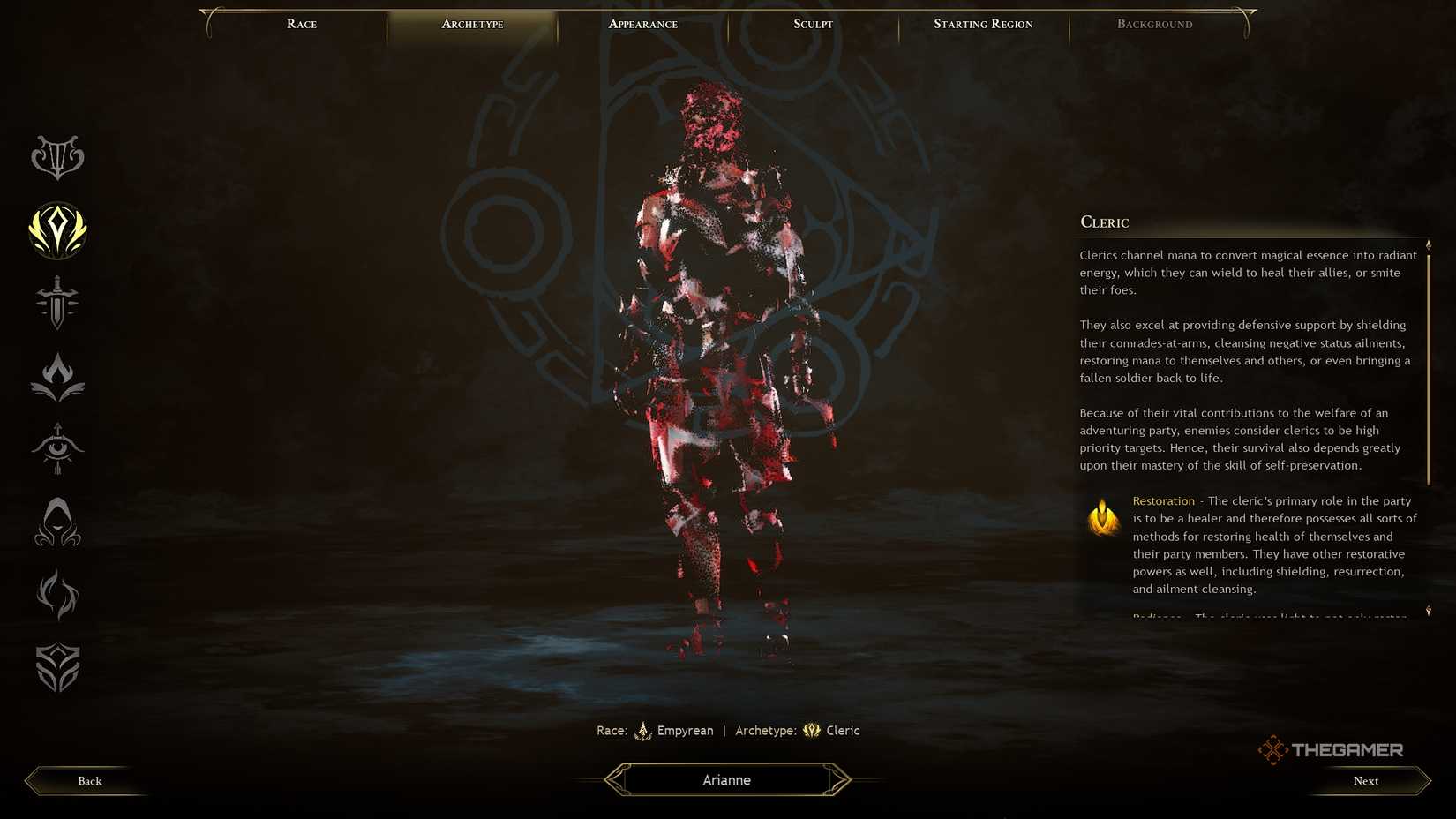This screenshot has width=1456, height=819.
Task: Click the swirling flame archetype icon
Action: tap(56, 596)
